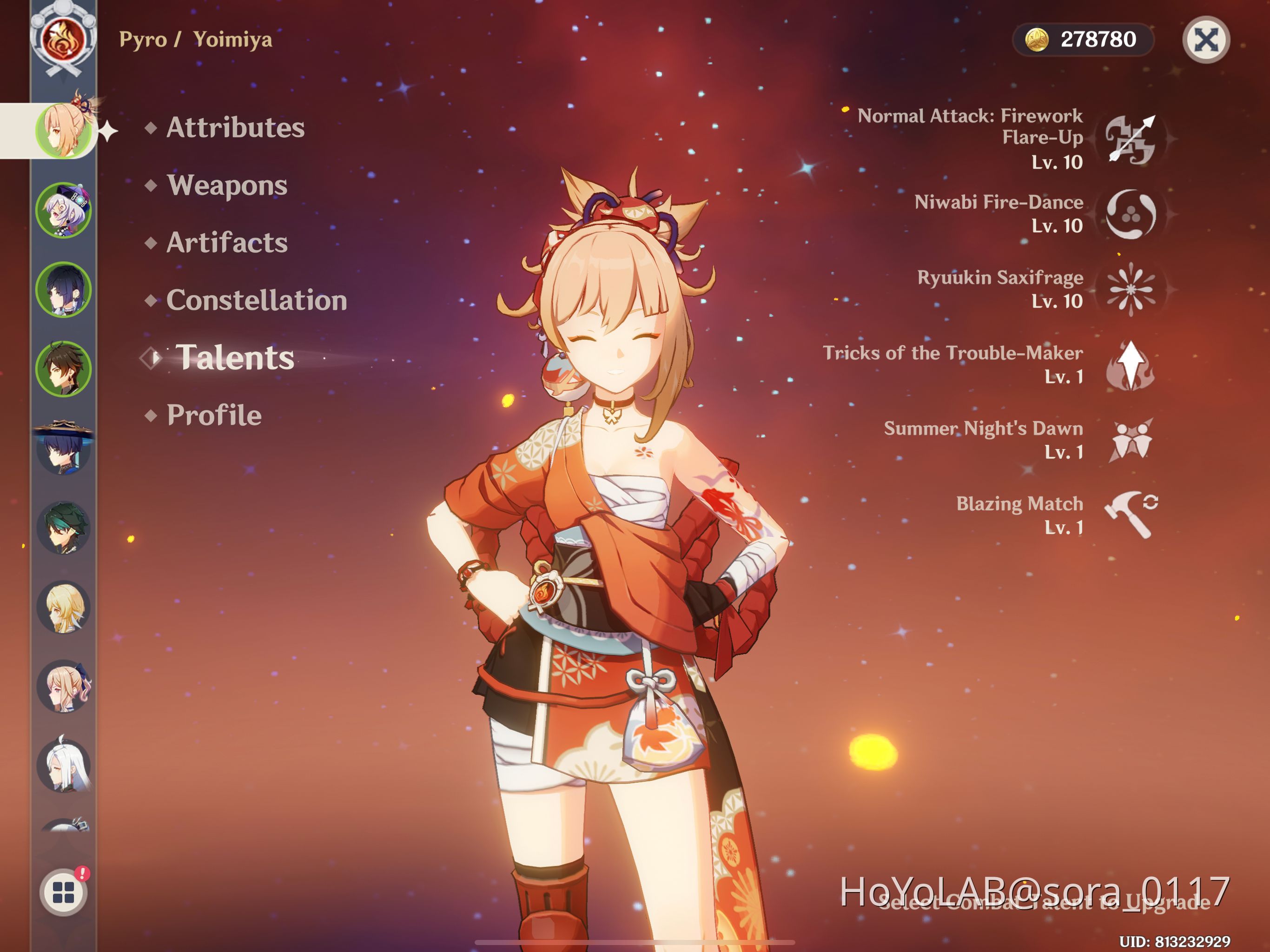Switch to the Qiqi character portrait
Viewport: 1270px width, 952px height.
(63, 211)
